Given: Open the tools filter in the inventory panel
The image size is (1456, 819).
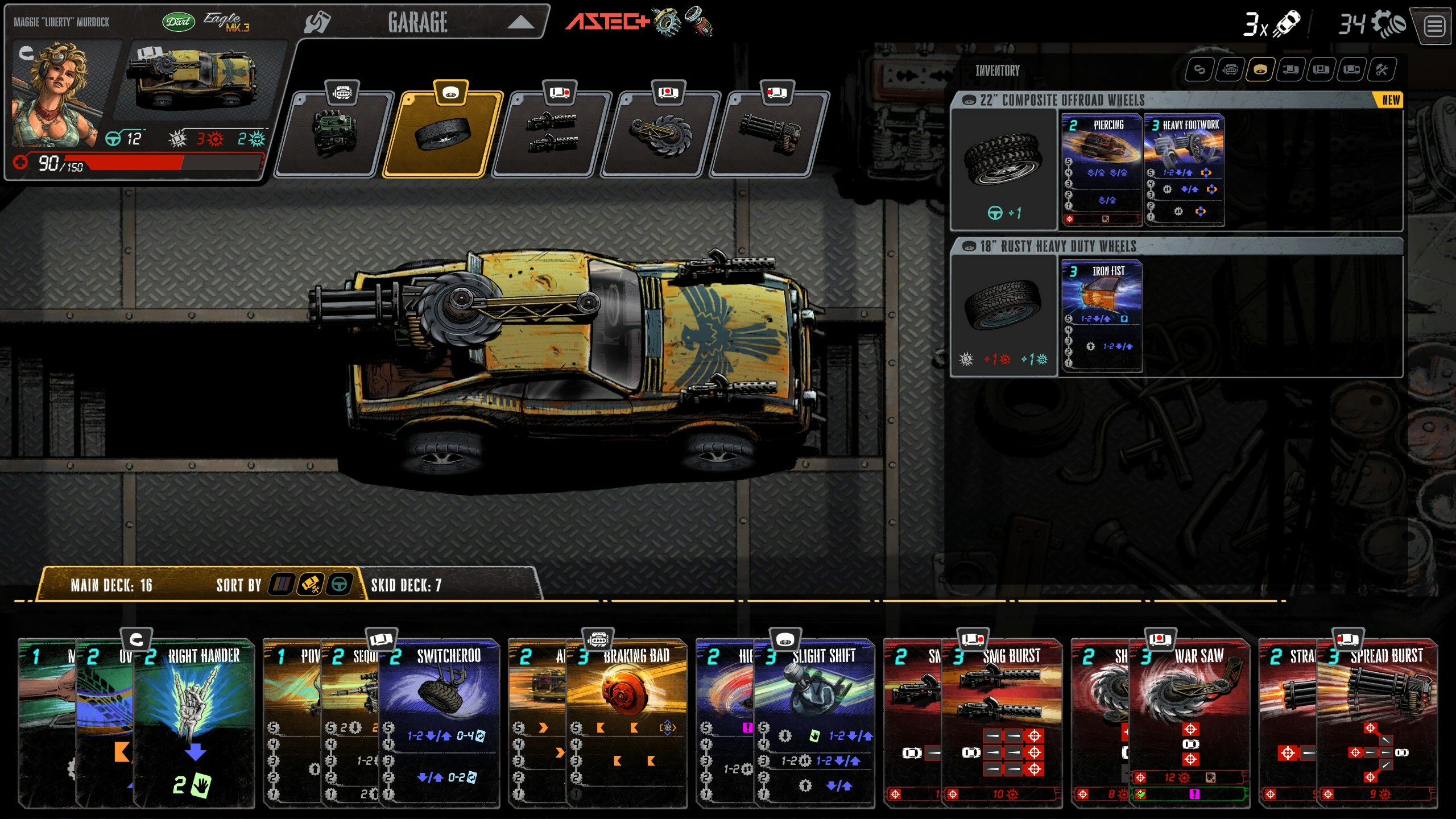Looking at the screenshot, I should click(x=1382, y=70).
